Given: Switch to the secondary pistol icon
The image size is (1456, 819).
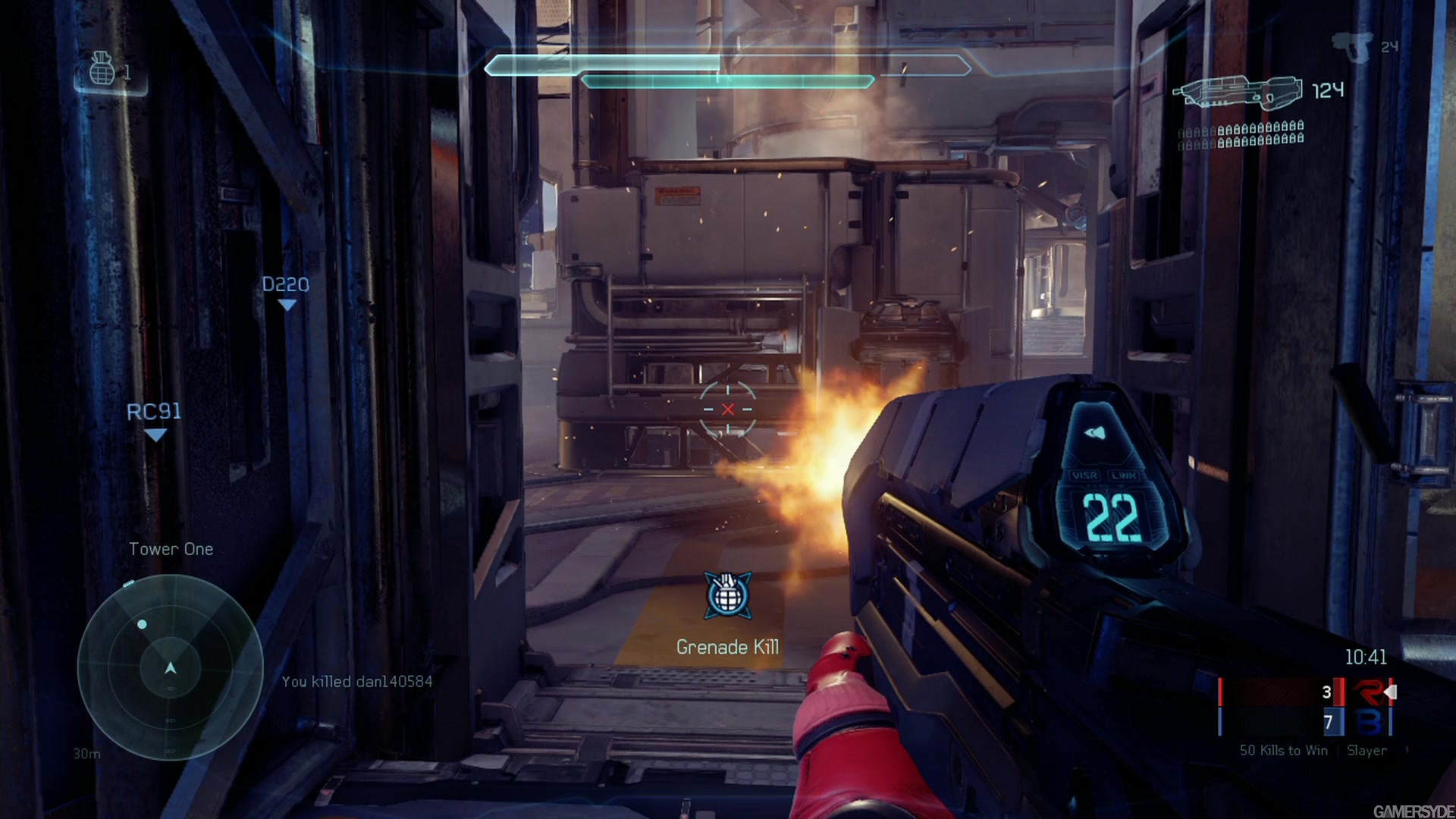Looking at the screenshot, I should point(1352,45).
